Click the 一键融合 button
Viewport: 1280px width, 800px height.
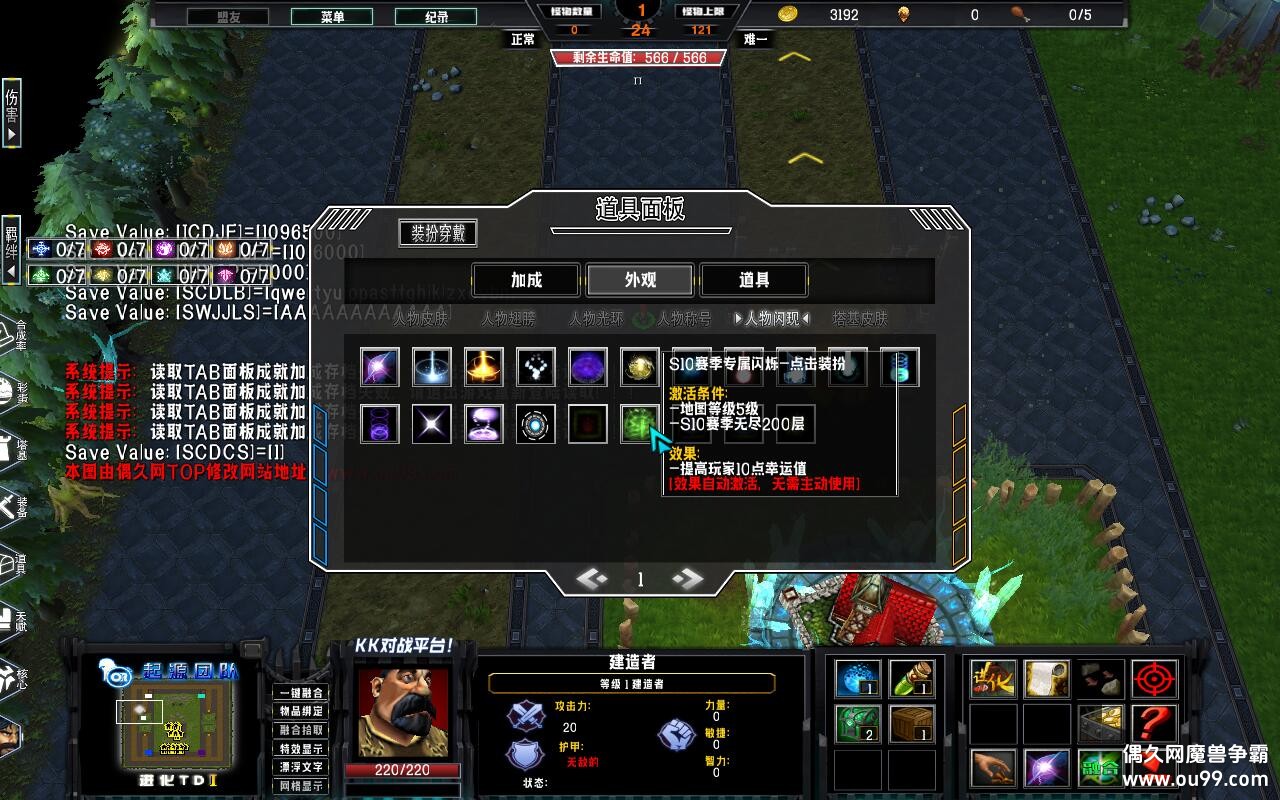301,693
